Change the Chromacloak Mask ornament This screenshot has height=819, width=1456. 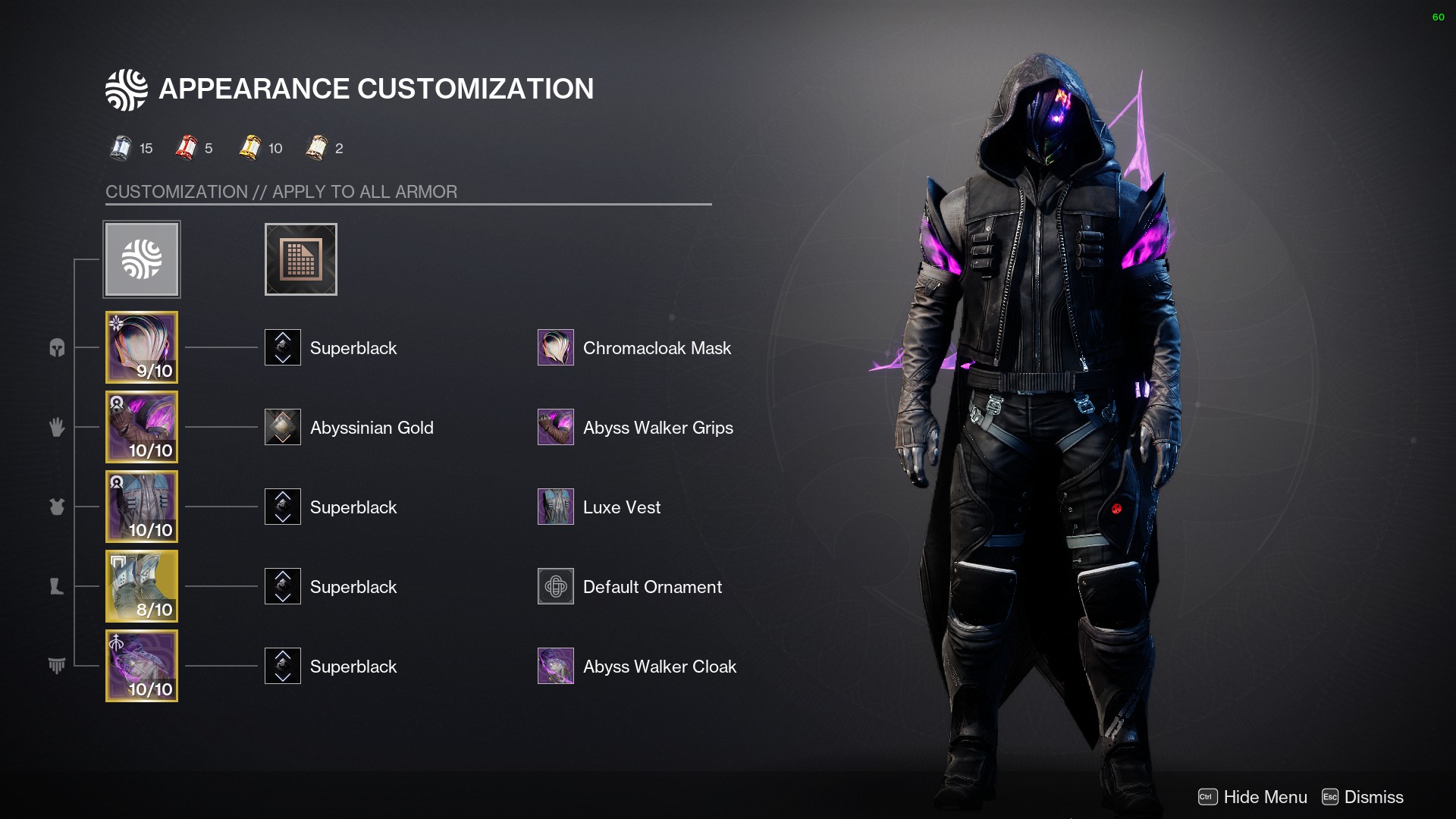pyautogui.click(x=556, y=347)
